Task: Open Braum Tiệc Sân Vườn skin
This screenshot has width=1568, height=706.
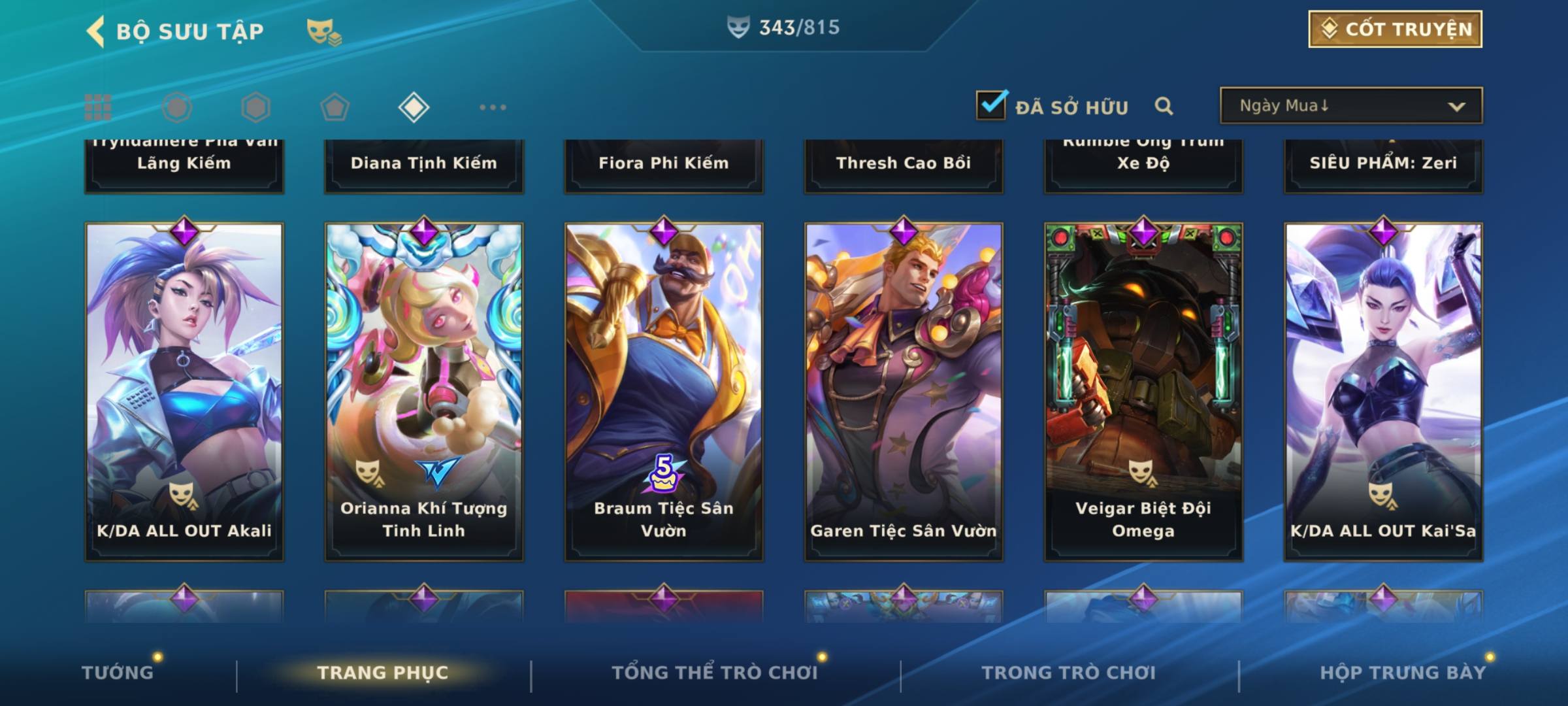Action: (x=664, y=392)
